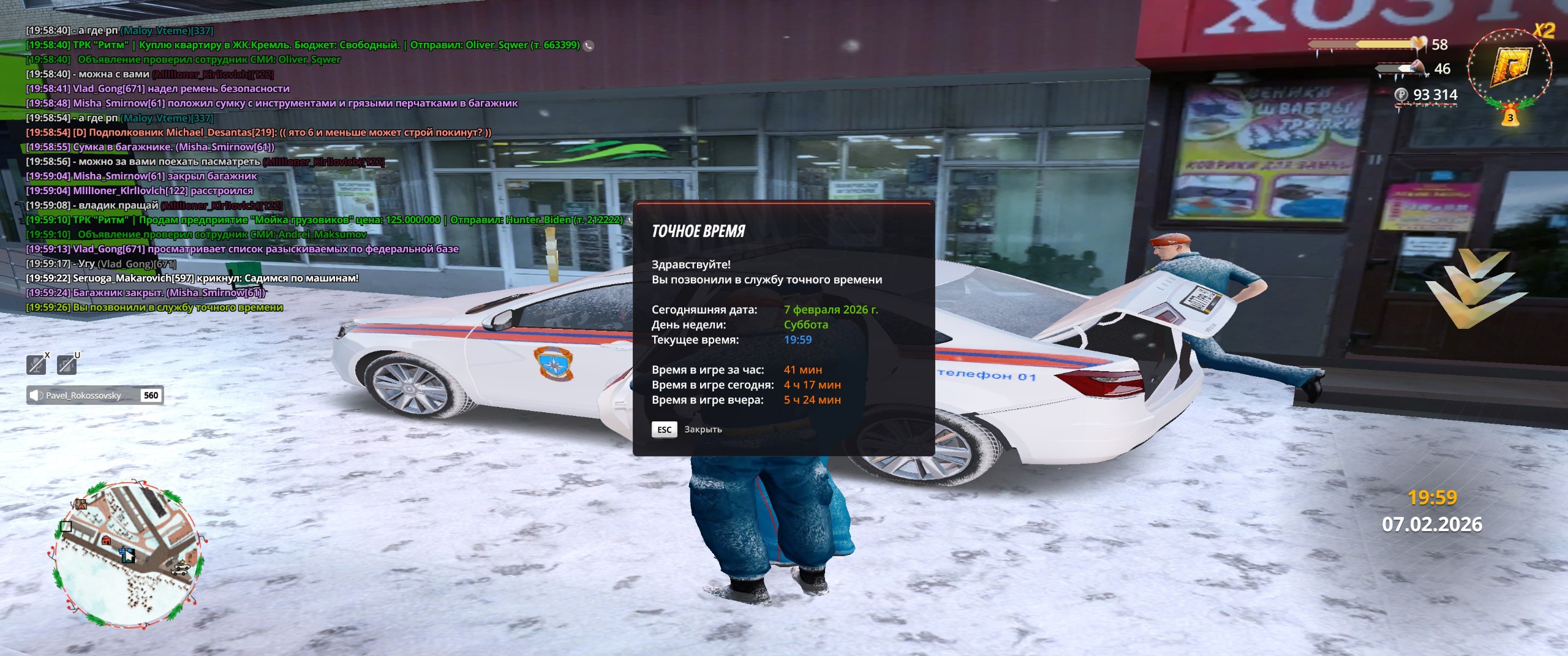Click the Hunter_Biden business sale ad in chat
1568x656 pixels.
point(325,220)
